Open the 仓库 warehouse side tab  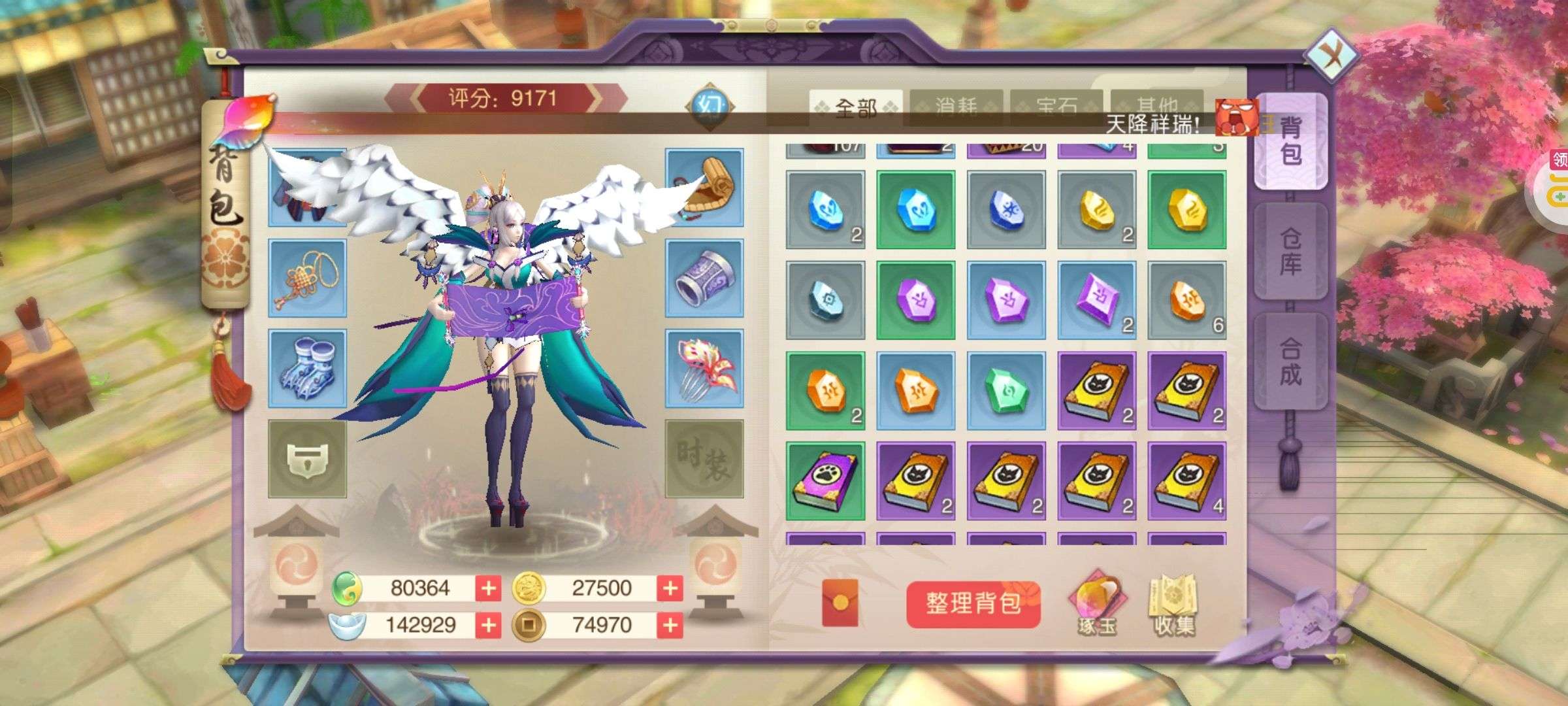pos(1290,251)
